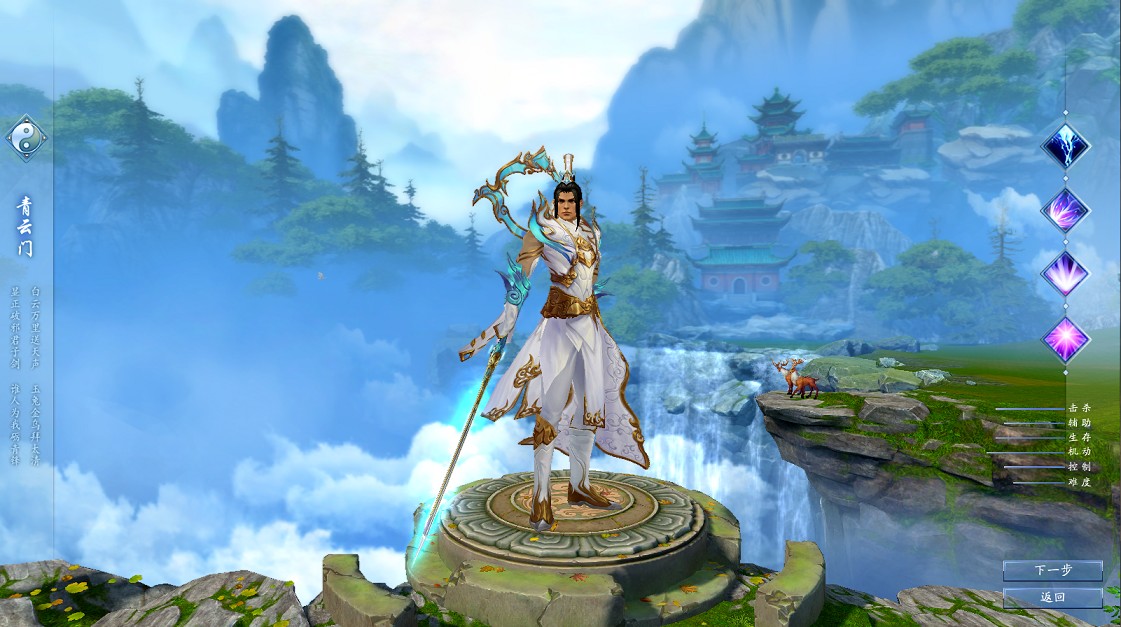Image resolution: width=1121 pixels, height=627 pixels.
Task: Select the blue lightning bolt skill icon
Action: (1065, 146)
